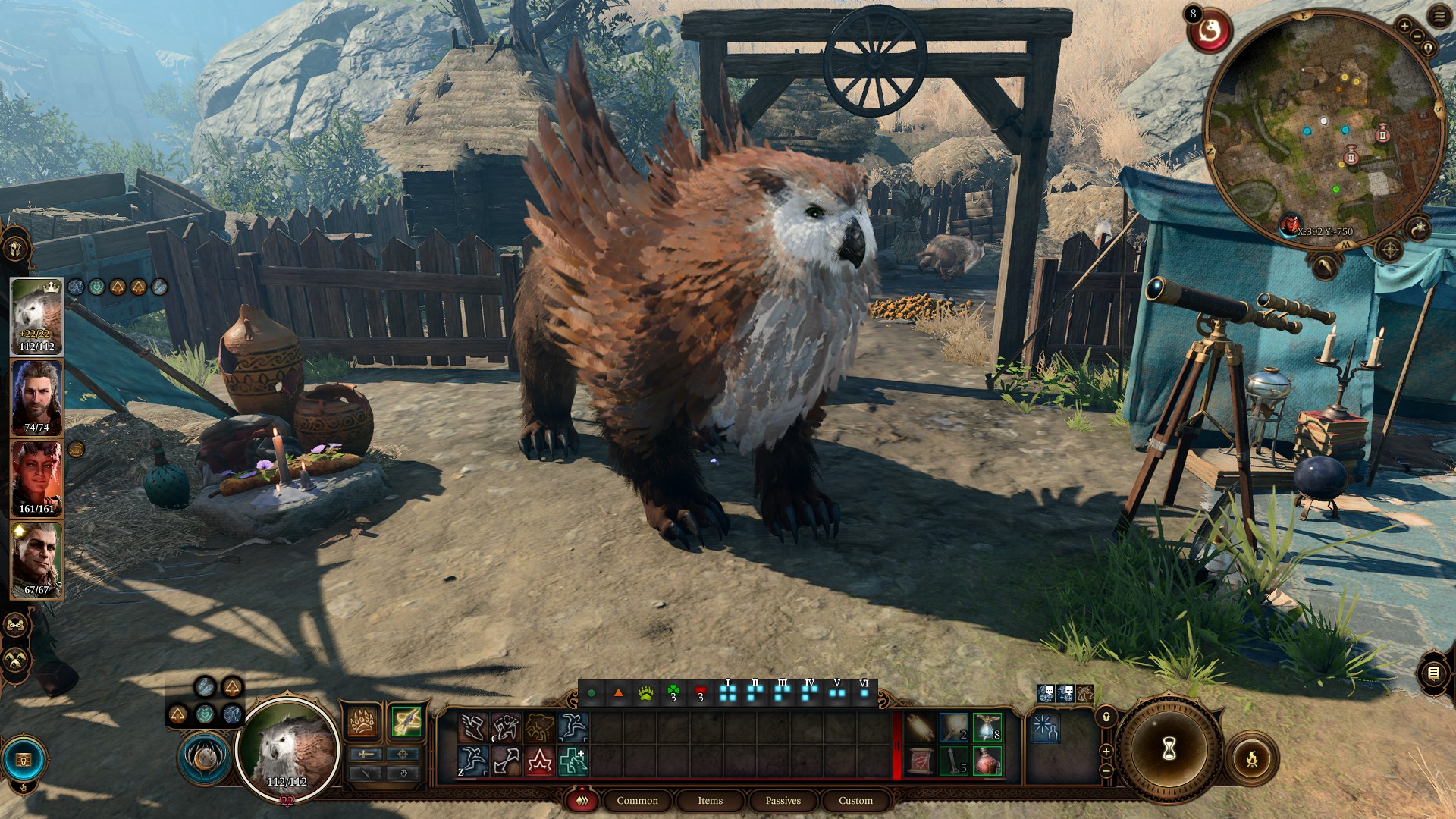Click the hourglass end turn button

tap(1169, 749)
